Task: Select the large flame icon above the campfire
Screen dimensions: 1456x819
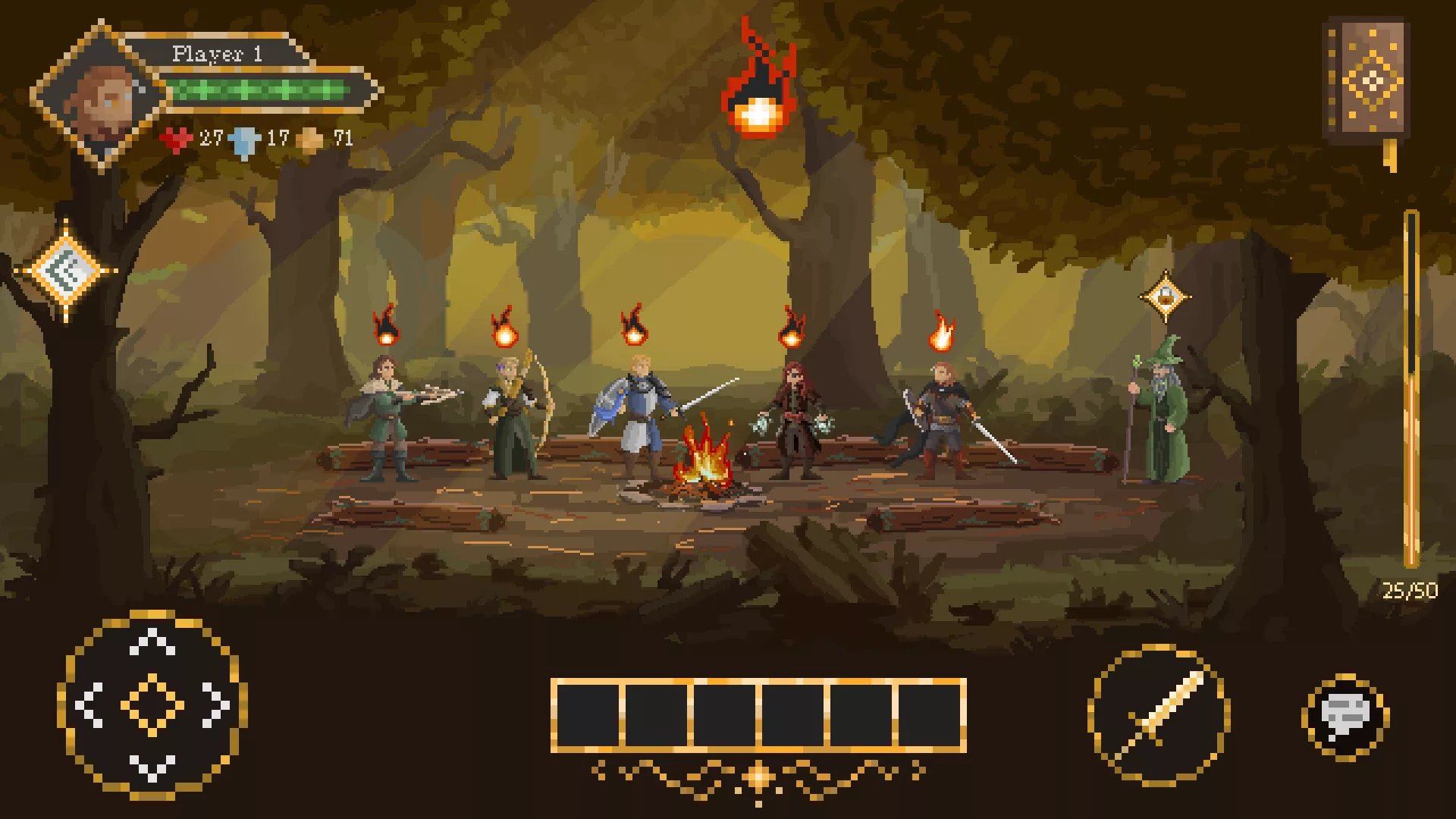Action: tap(756, 87)
